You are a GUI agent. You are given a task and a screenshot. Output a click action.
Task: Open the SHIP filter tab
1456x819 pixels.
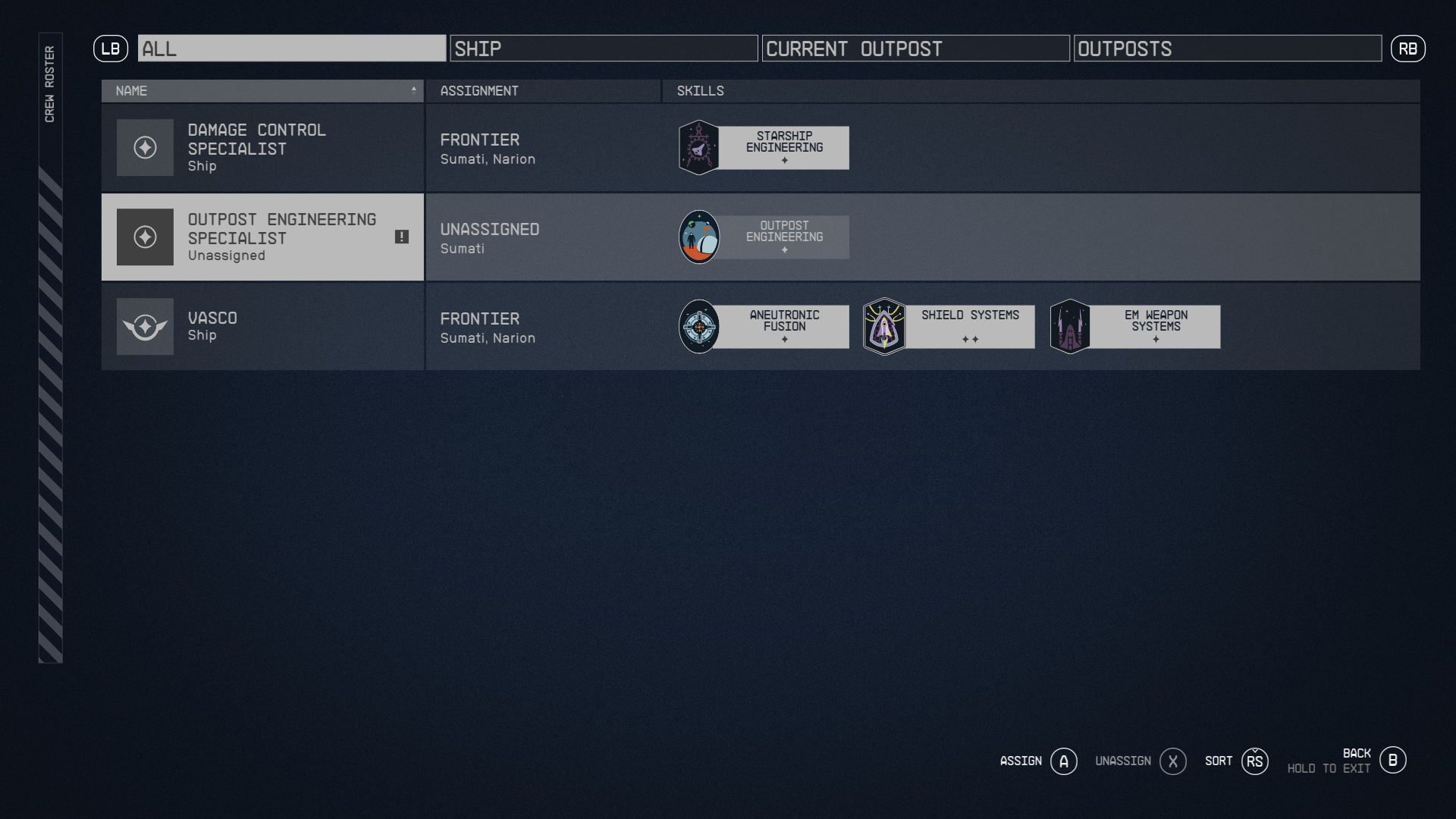[x=604, y=49]
